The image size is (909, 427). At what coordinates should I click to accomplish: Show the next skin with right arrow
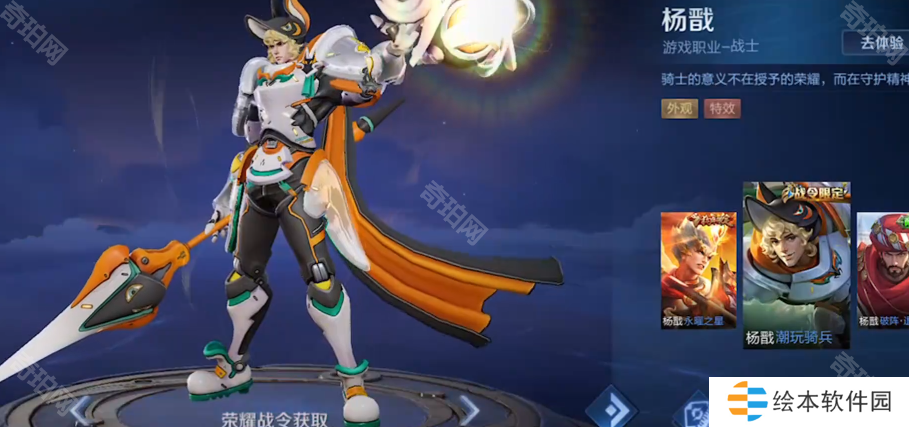click(468, 406)
